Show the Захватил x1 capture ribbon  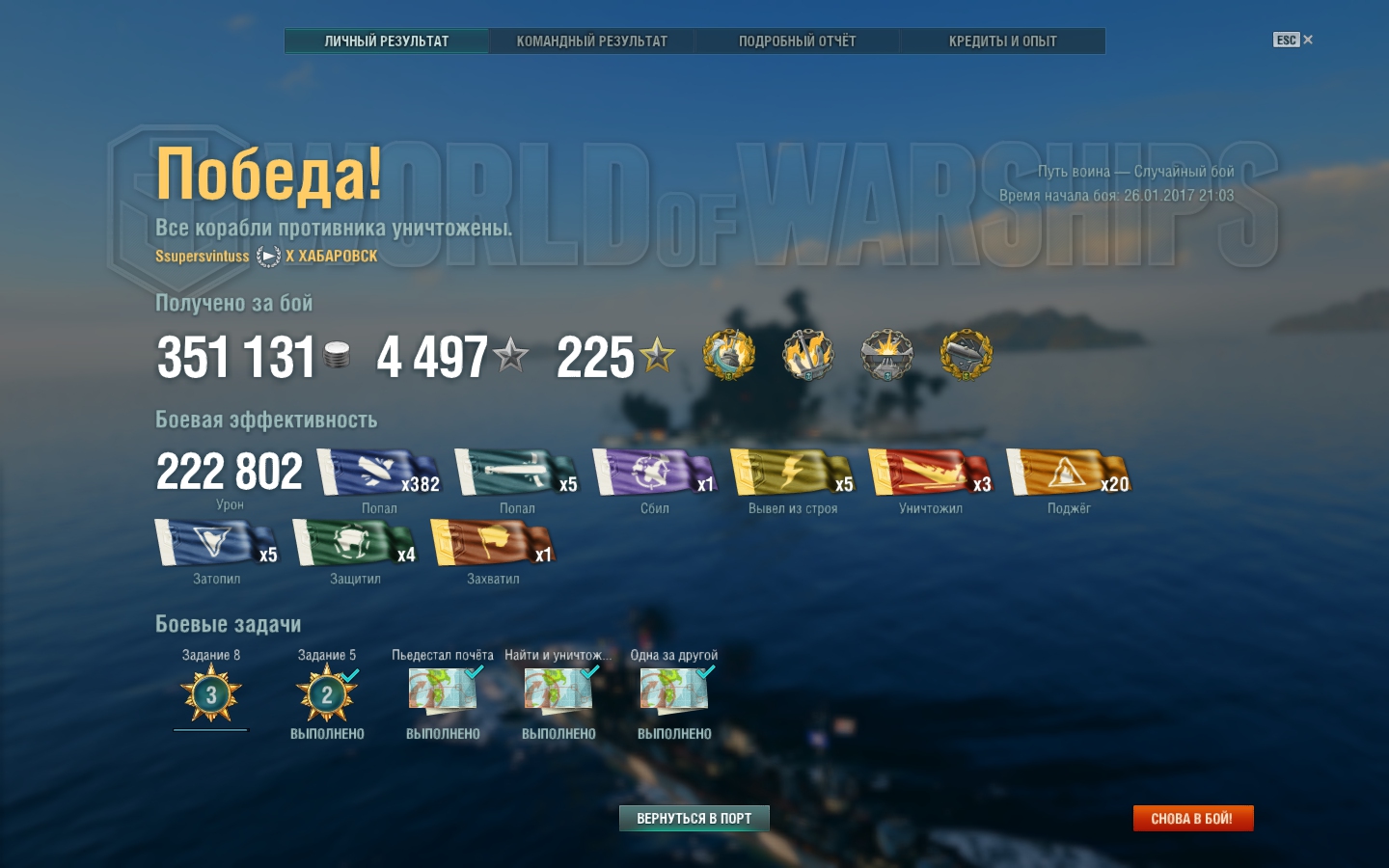492,543
